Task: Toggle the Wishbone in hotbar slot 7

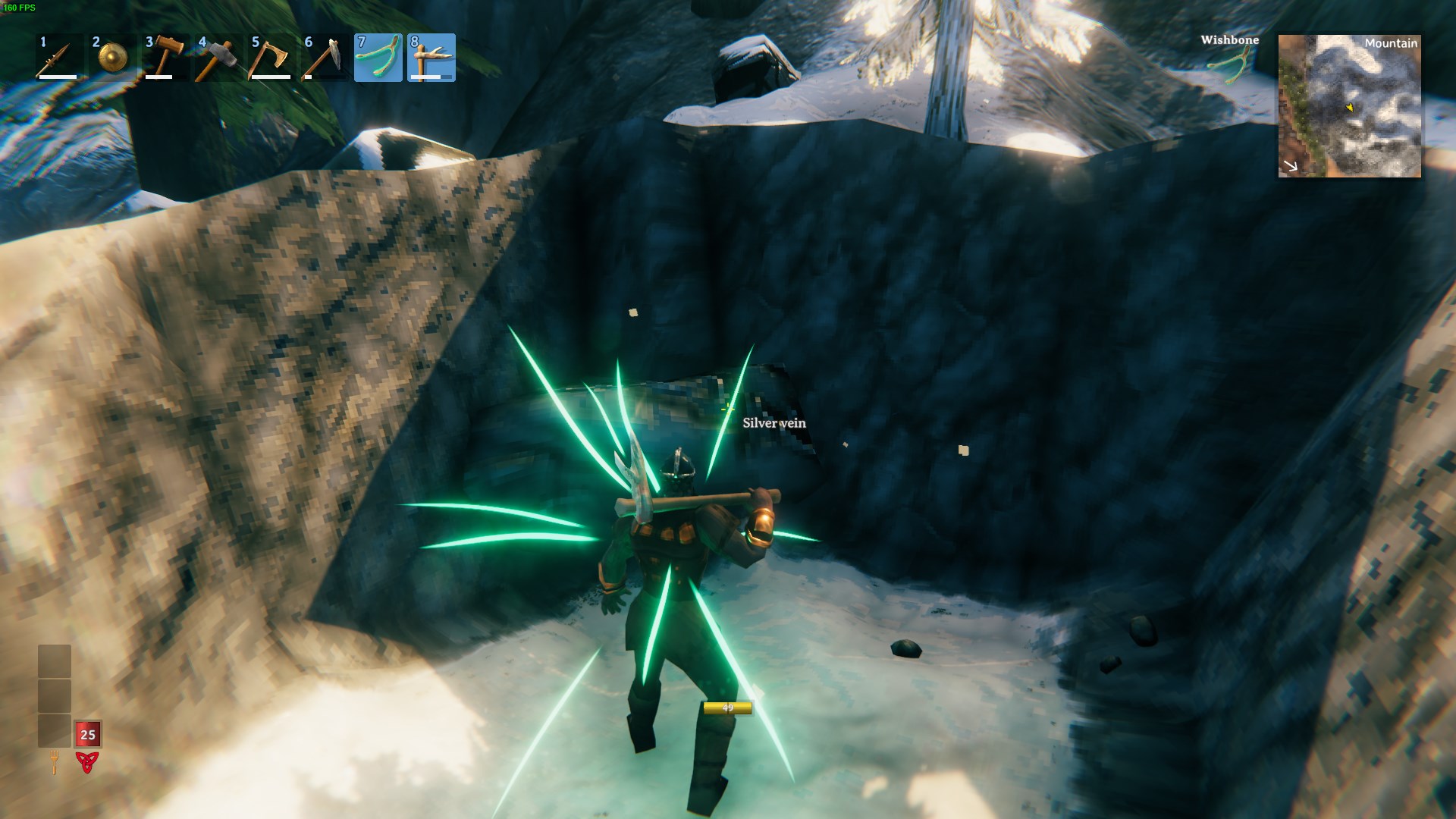Action: coord(378,58)
